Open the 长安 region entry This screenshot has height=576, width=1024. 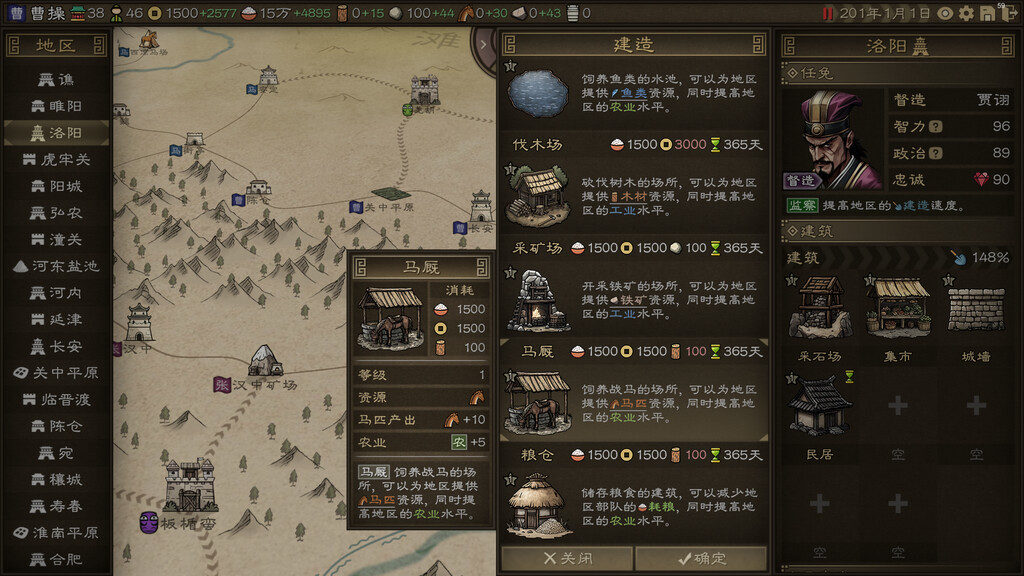tap(57, 346)
